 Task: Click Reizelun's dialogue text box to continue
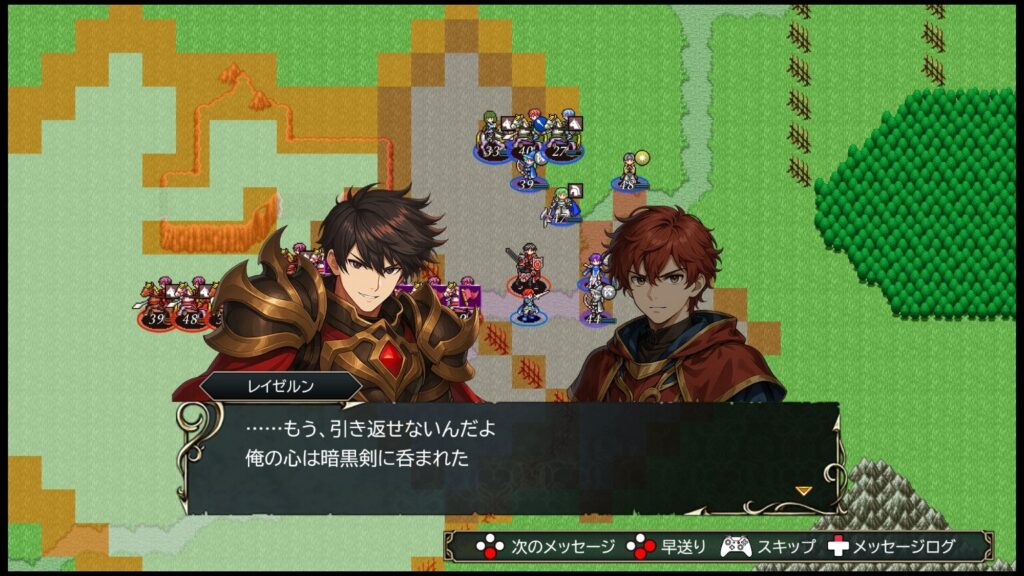[x=510, y=457]
